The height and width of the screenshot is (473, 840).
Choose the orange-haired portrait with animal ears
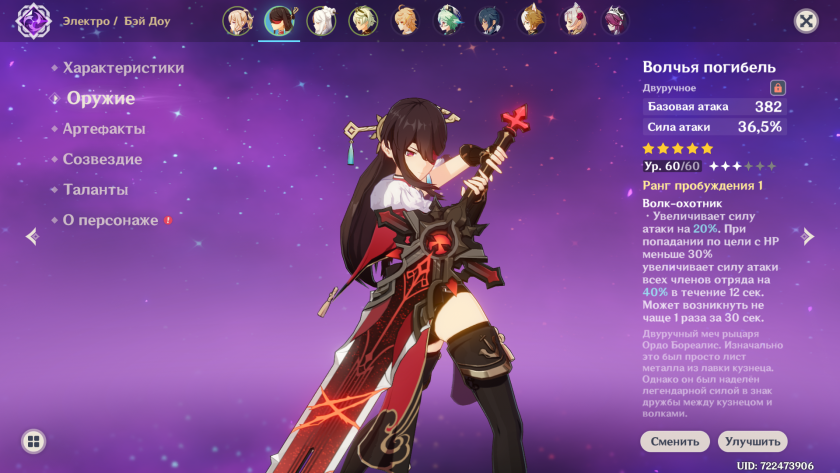[x=532, y=20]
